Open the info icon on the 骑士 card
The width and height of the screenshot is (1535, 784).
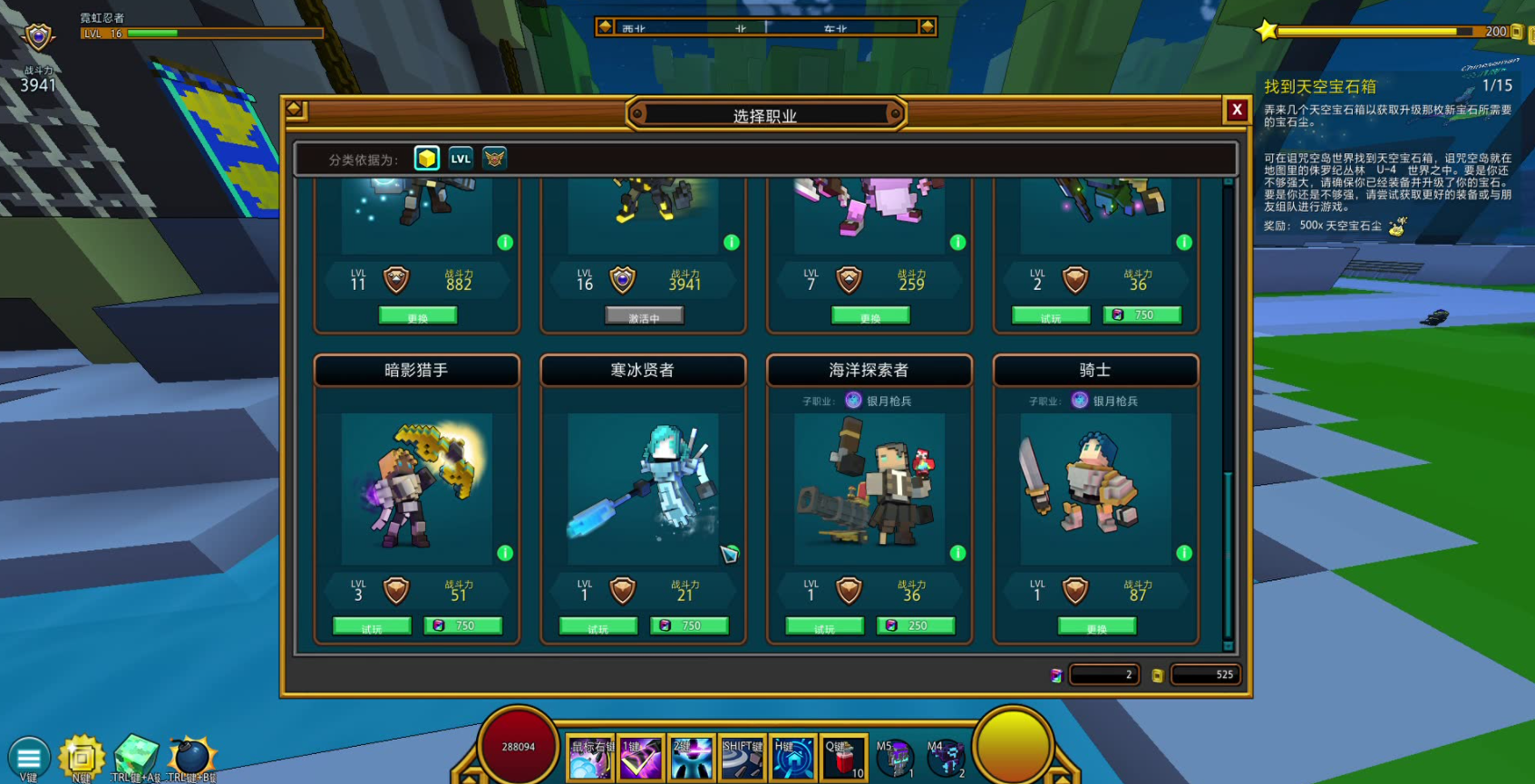[x=1183, y=553]
